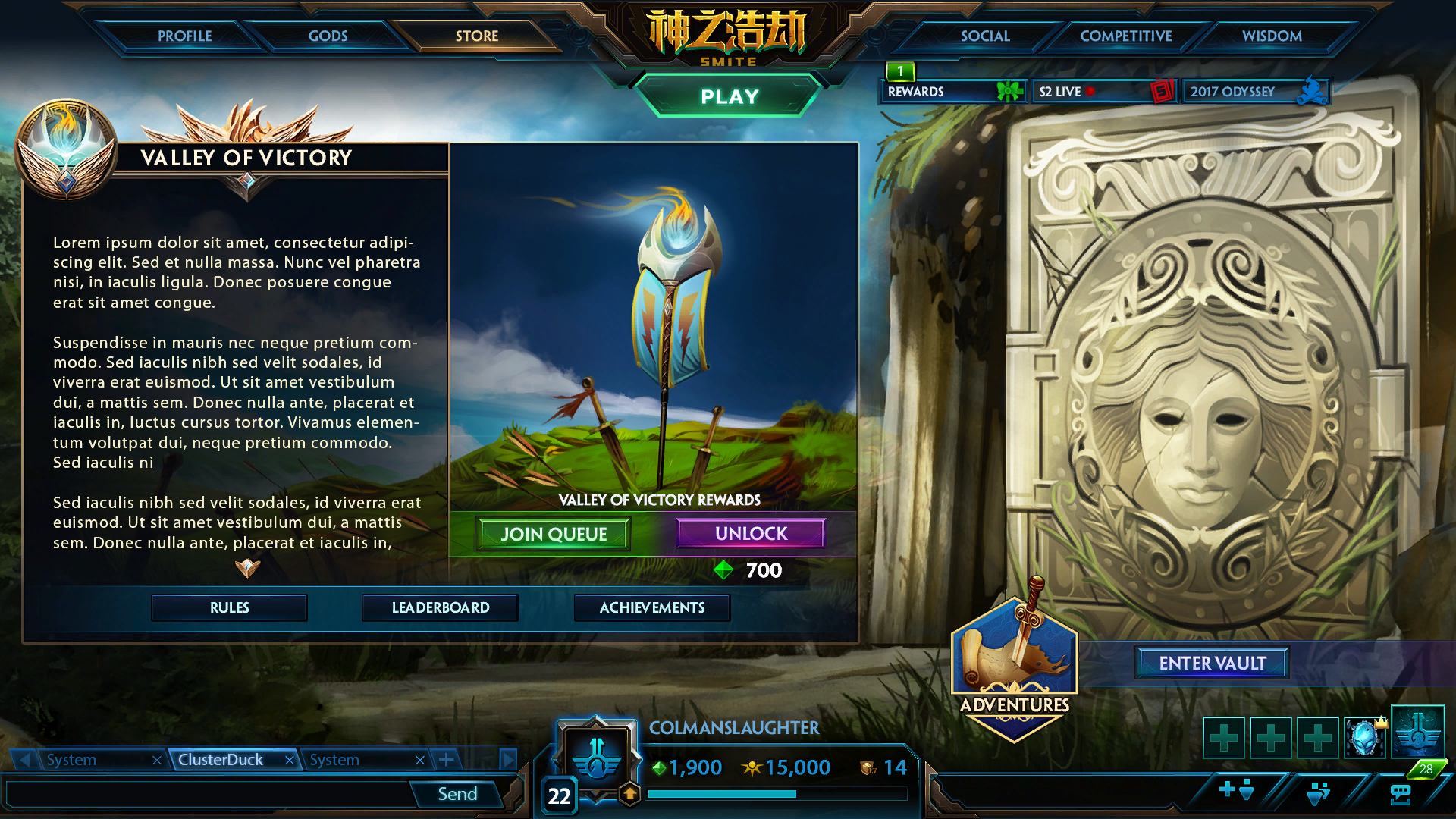Select the Competitive menu
This screenshot has width=1456, height=819.
click(x=1125, y=36)
